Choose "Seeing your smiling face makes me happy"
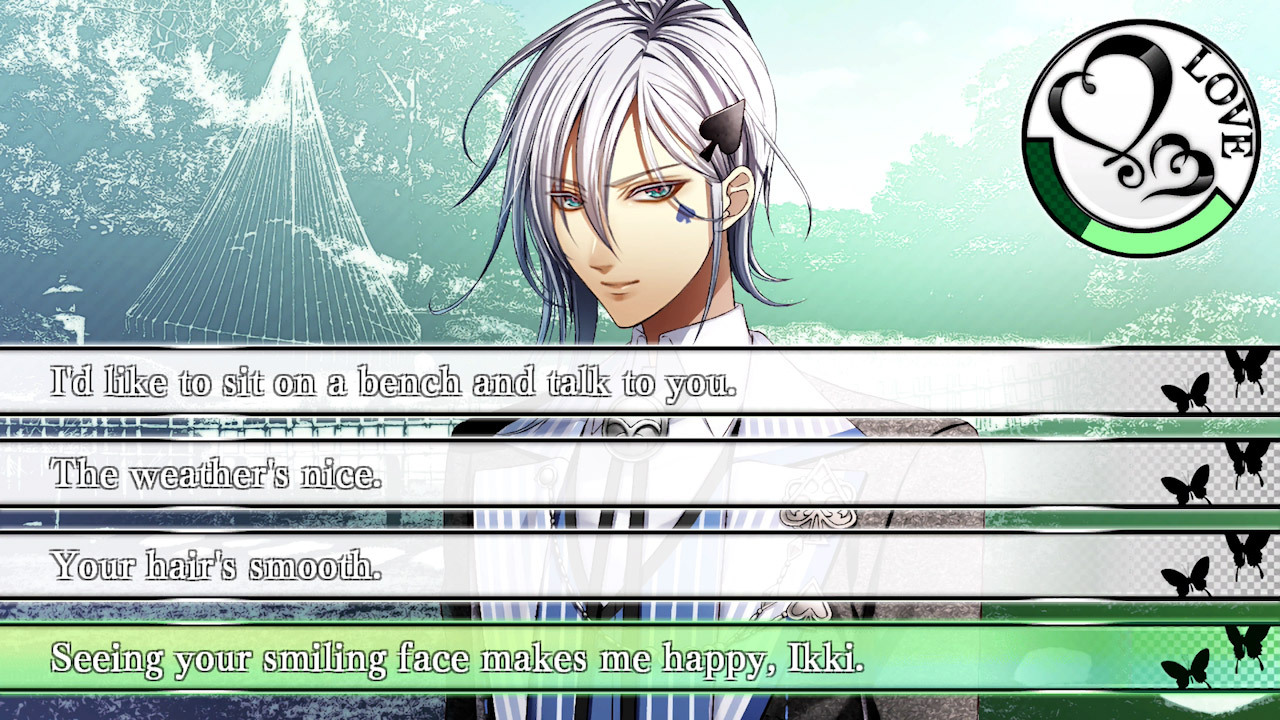 tap(457, 658)
